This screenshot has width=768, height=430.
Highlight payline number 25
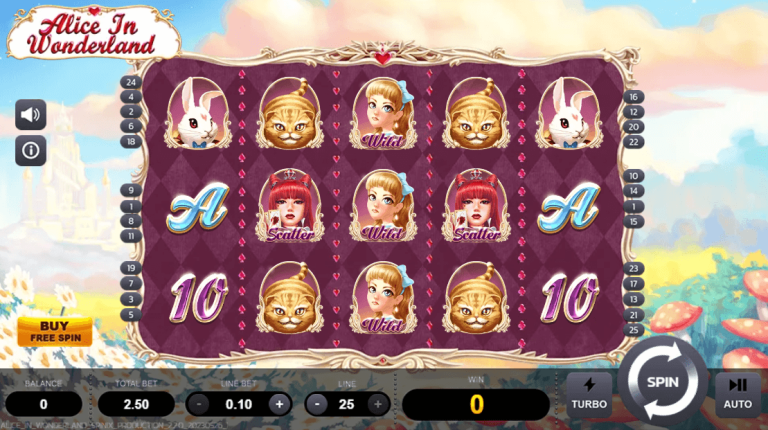(634, 329)
